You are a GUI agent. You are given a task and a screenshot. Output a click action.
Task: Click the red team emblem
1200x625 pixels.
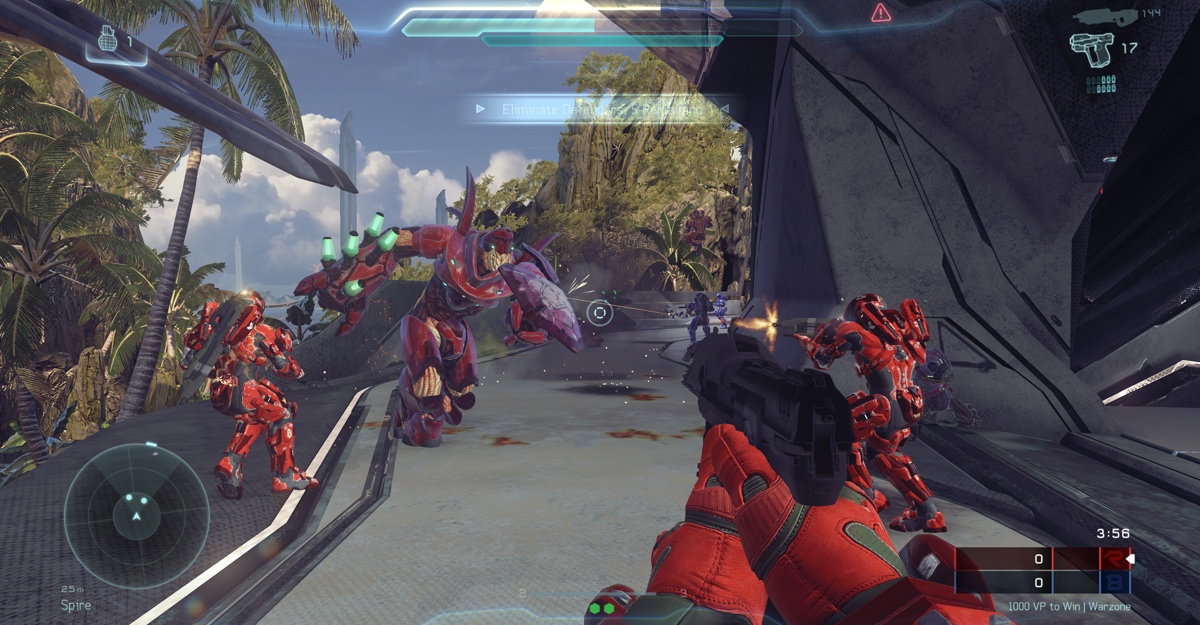point(1111,559)
